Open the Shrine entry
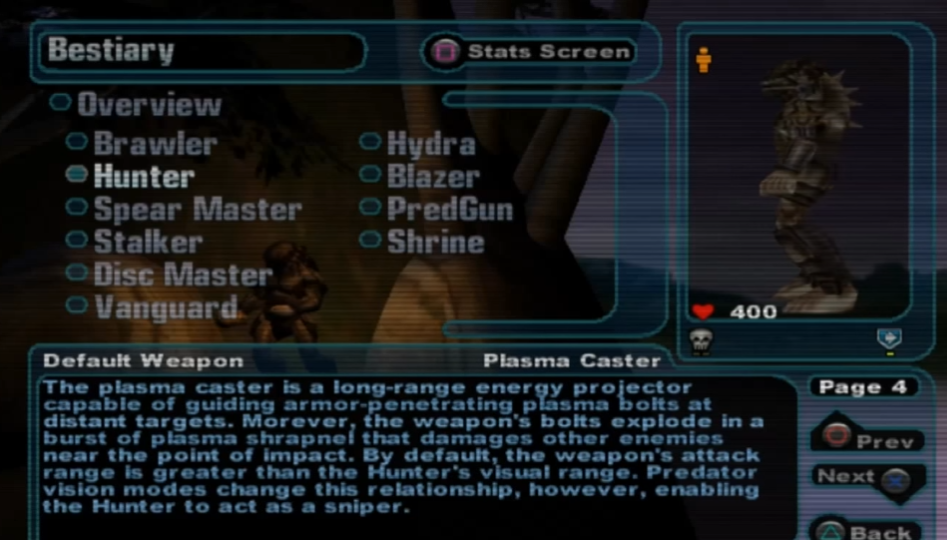This screenshot has width=947, height=540. [435, 241]
